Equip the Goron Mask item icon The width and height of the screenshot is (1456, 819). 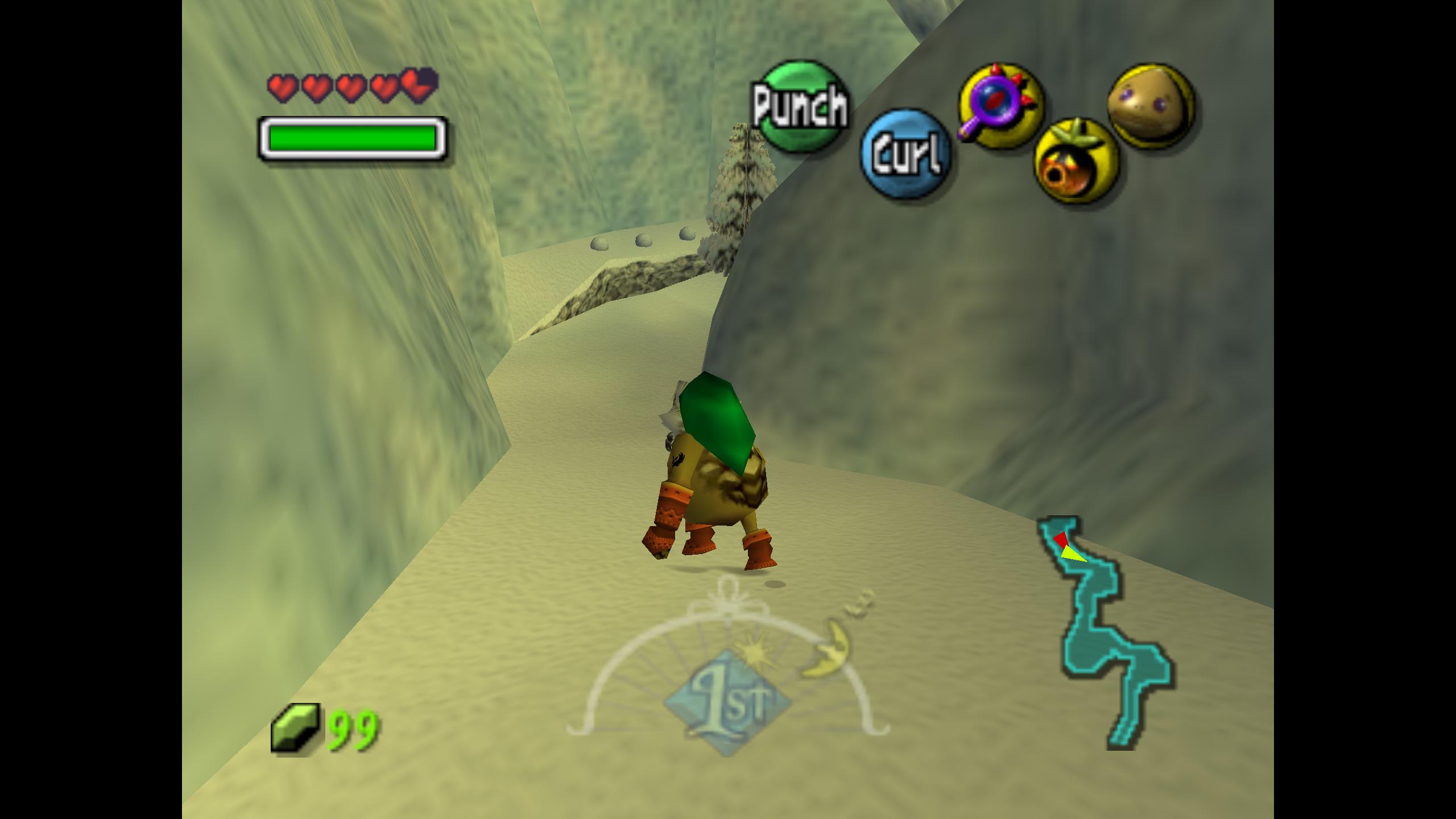[1151, 106]
